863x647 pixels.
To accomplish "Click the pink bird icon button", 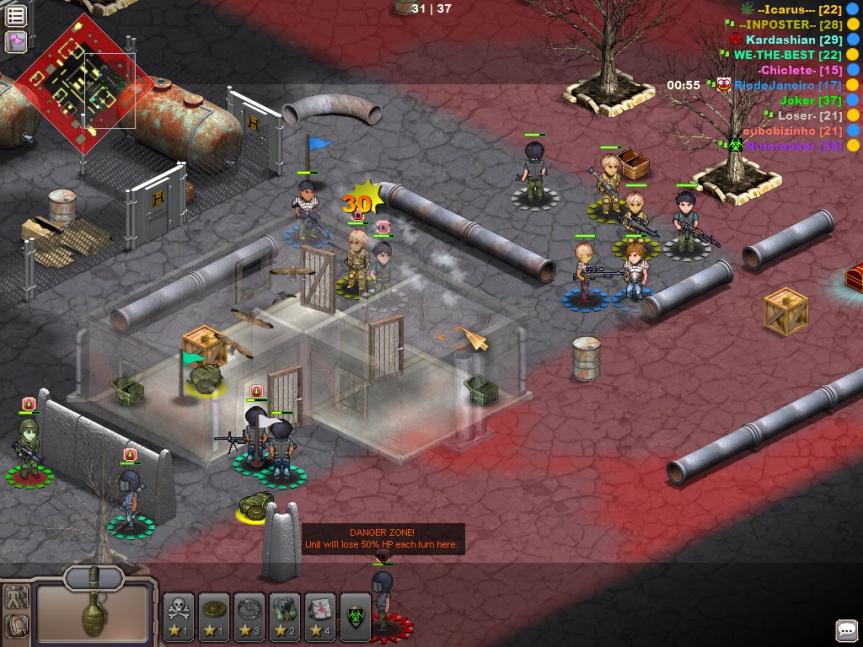I will [16, 41].
